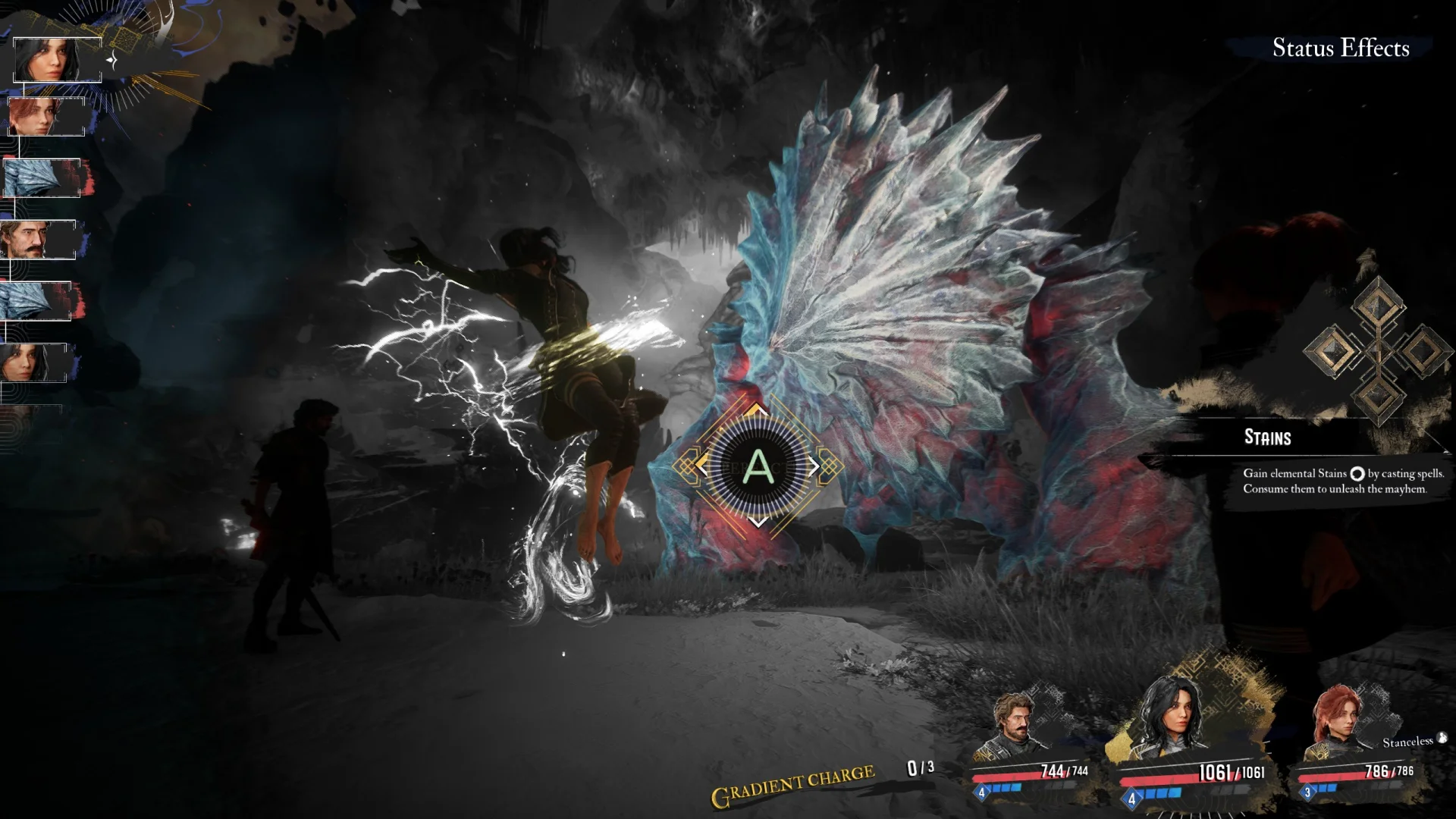Click Maelle's portrait in the turn order
The width and height of the screenshot is (1456, 819).
45,117
